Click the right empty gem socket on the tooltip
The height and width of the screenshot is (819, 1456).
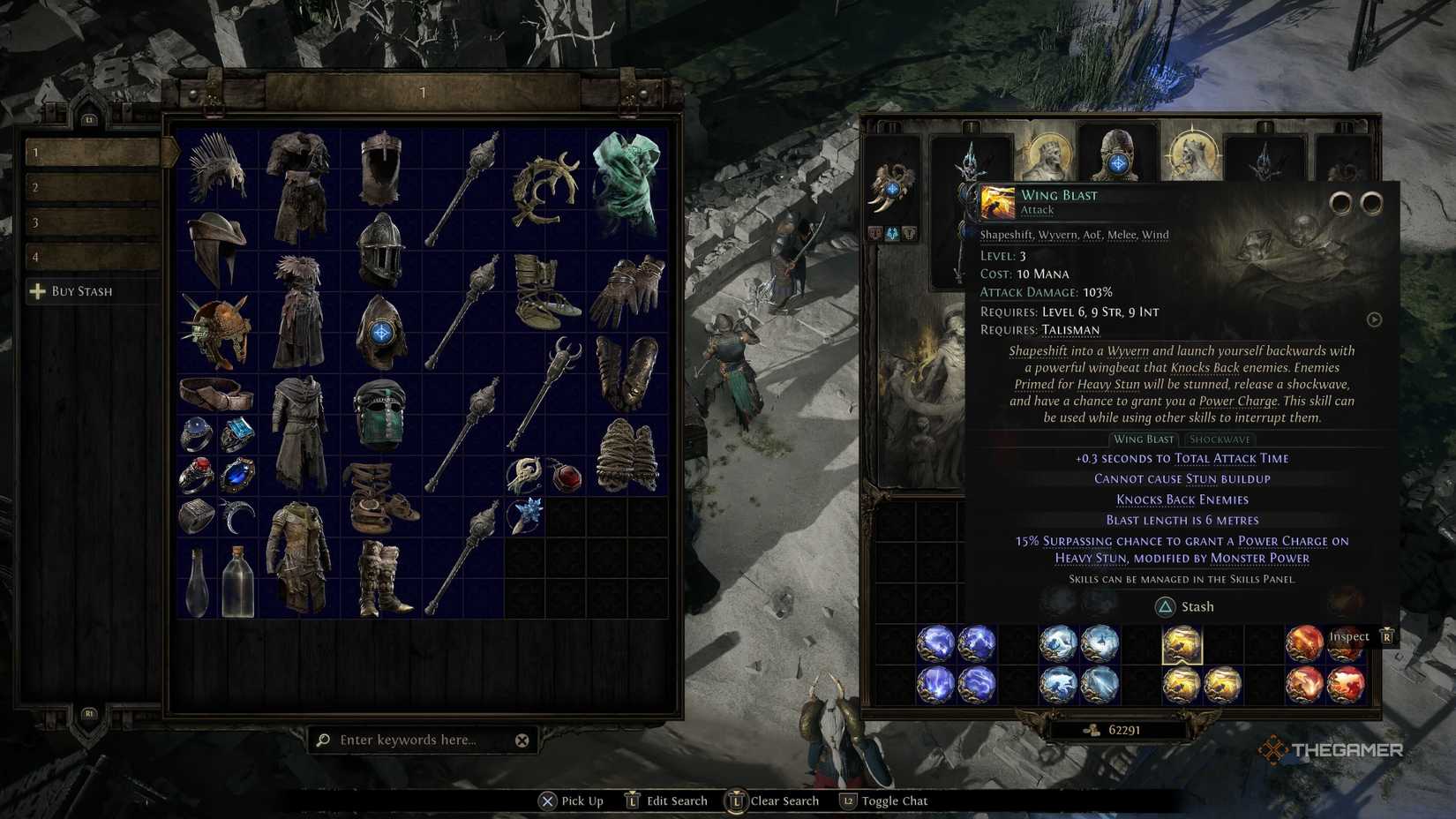pos(1370,202)
